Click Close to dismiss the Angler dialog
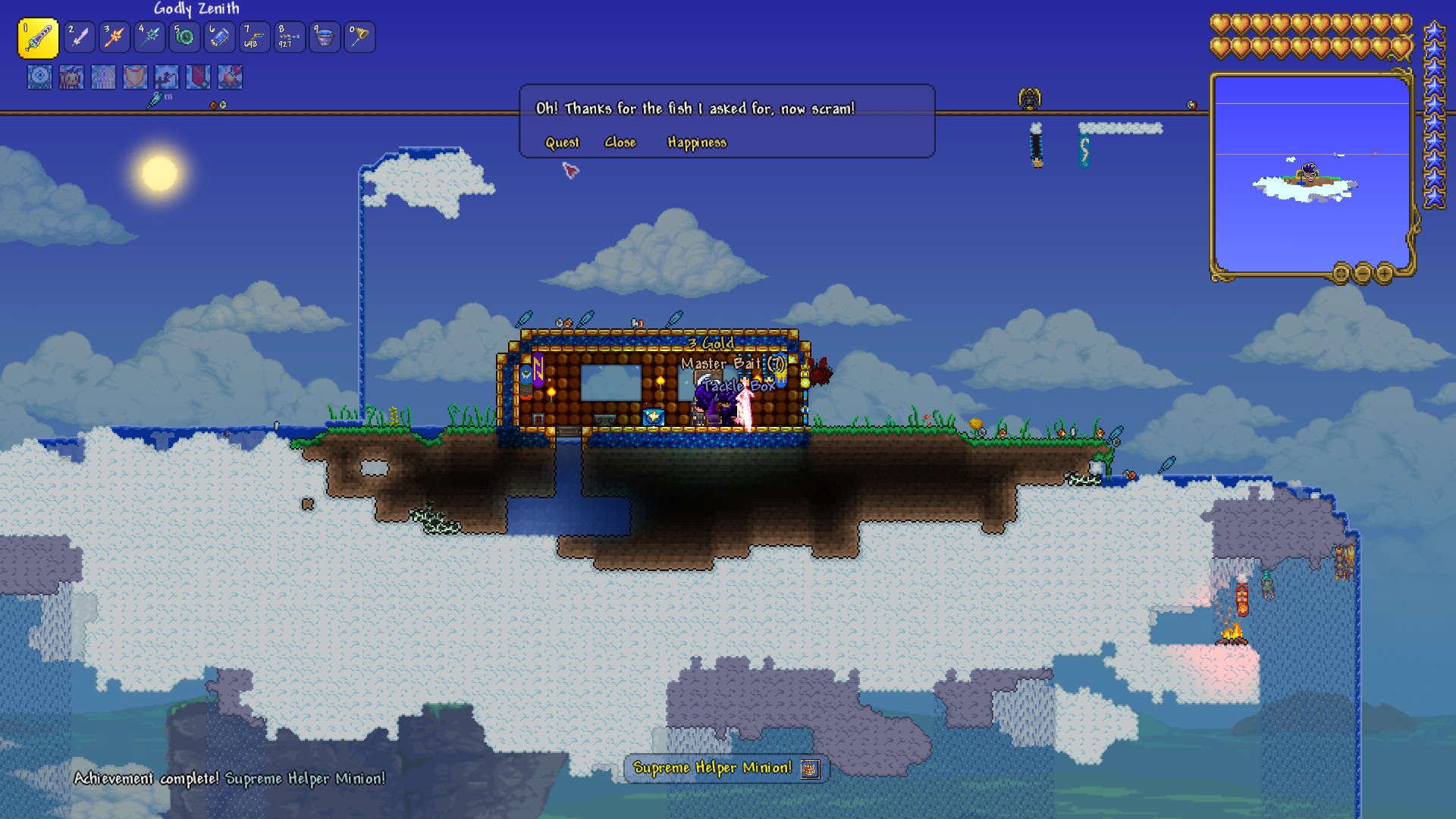 [x=620, y=142]
